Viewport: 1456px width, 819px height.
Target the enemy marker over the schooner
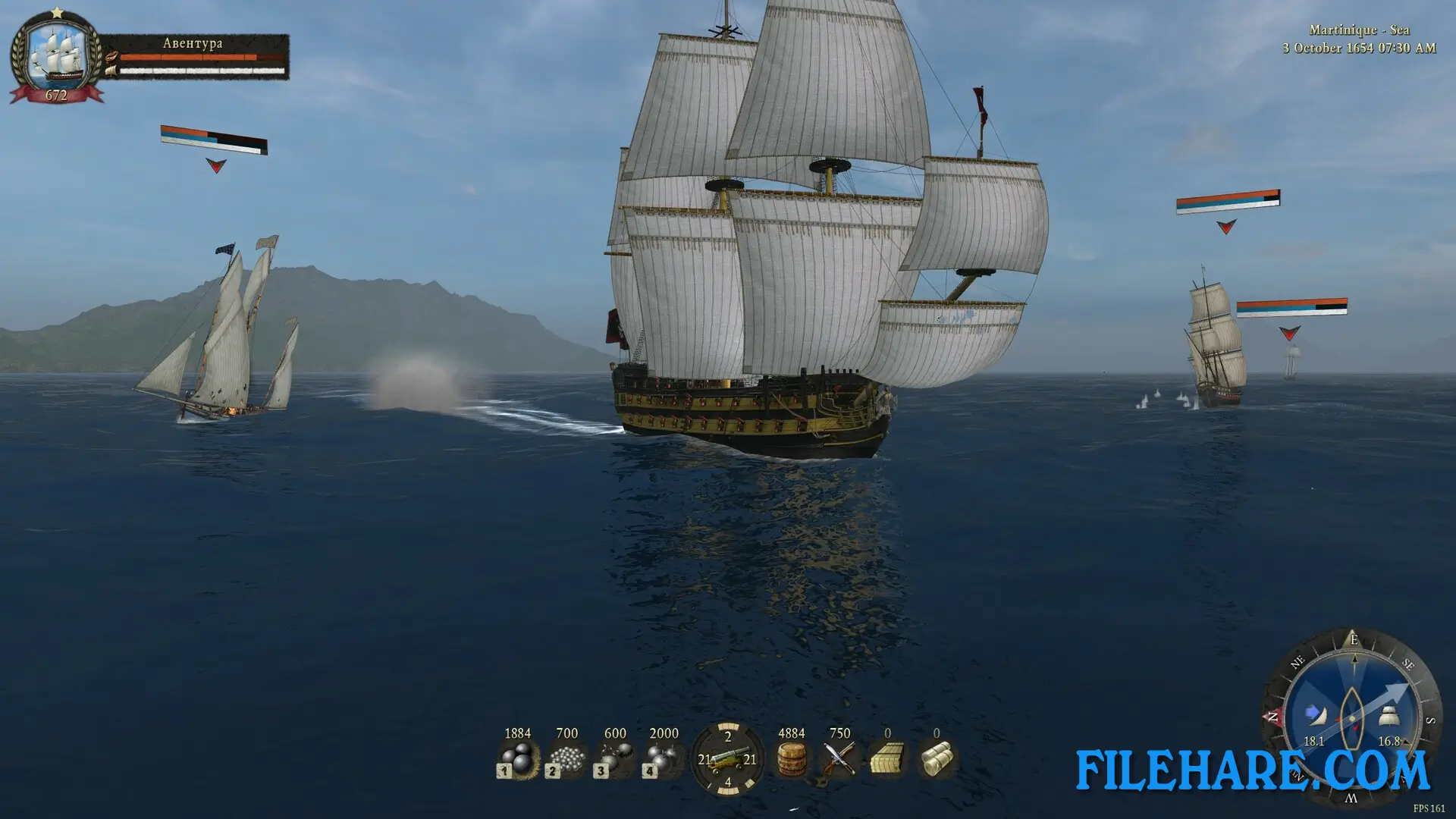point(216,165)
